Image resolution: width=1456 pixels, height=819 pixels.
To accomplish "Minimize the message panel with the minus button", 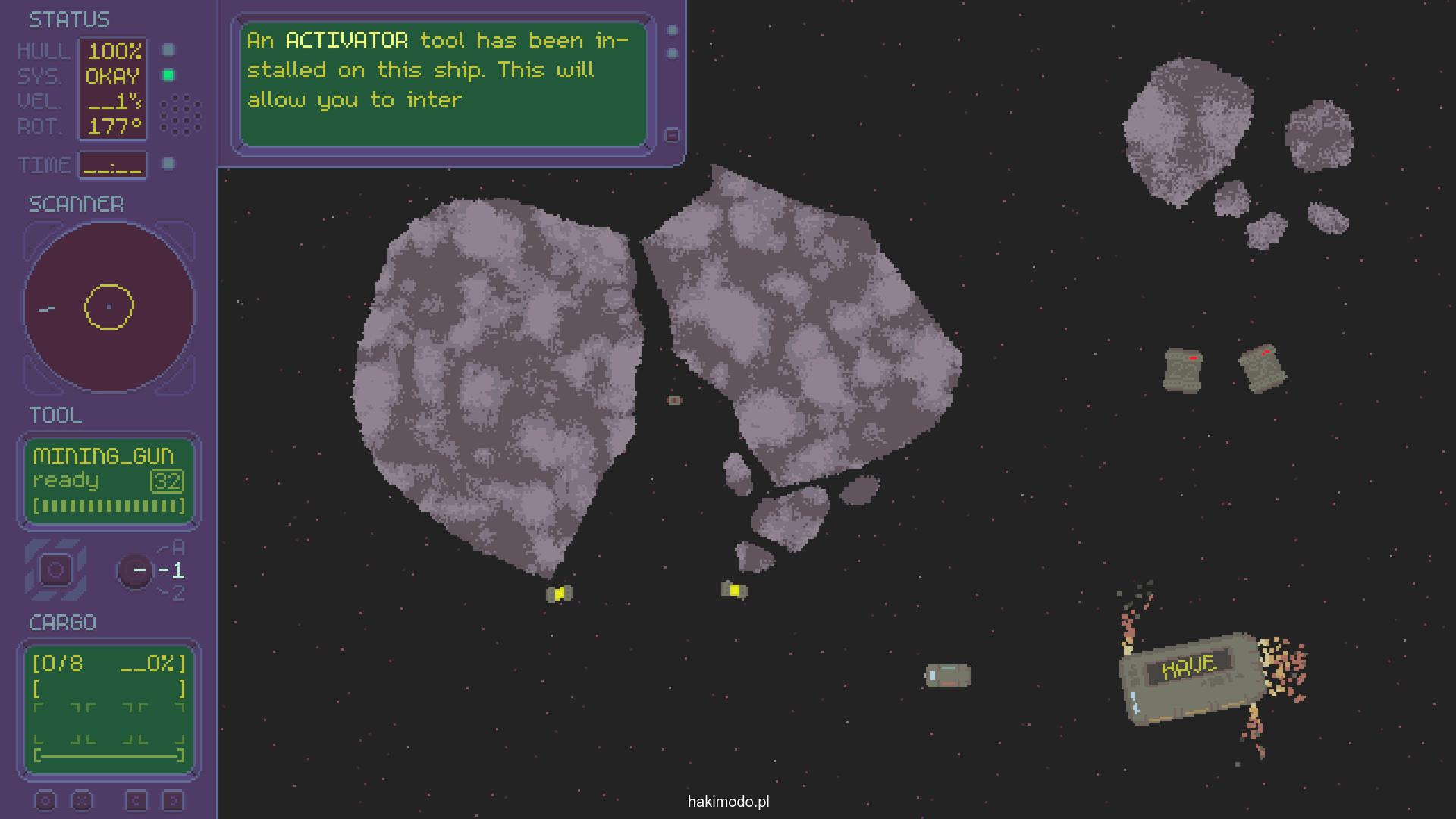I will point(672,136).
